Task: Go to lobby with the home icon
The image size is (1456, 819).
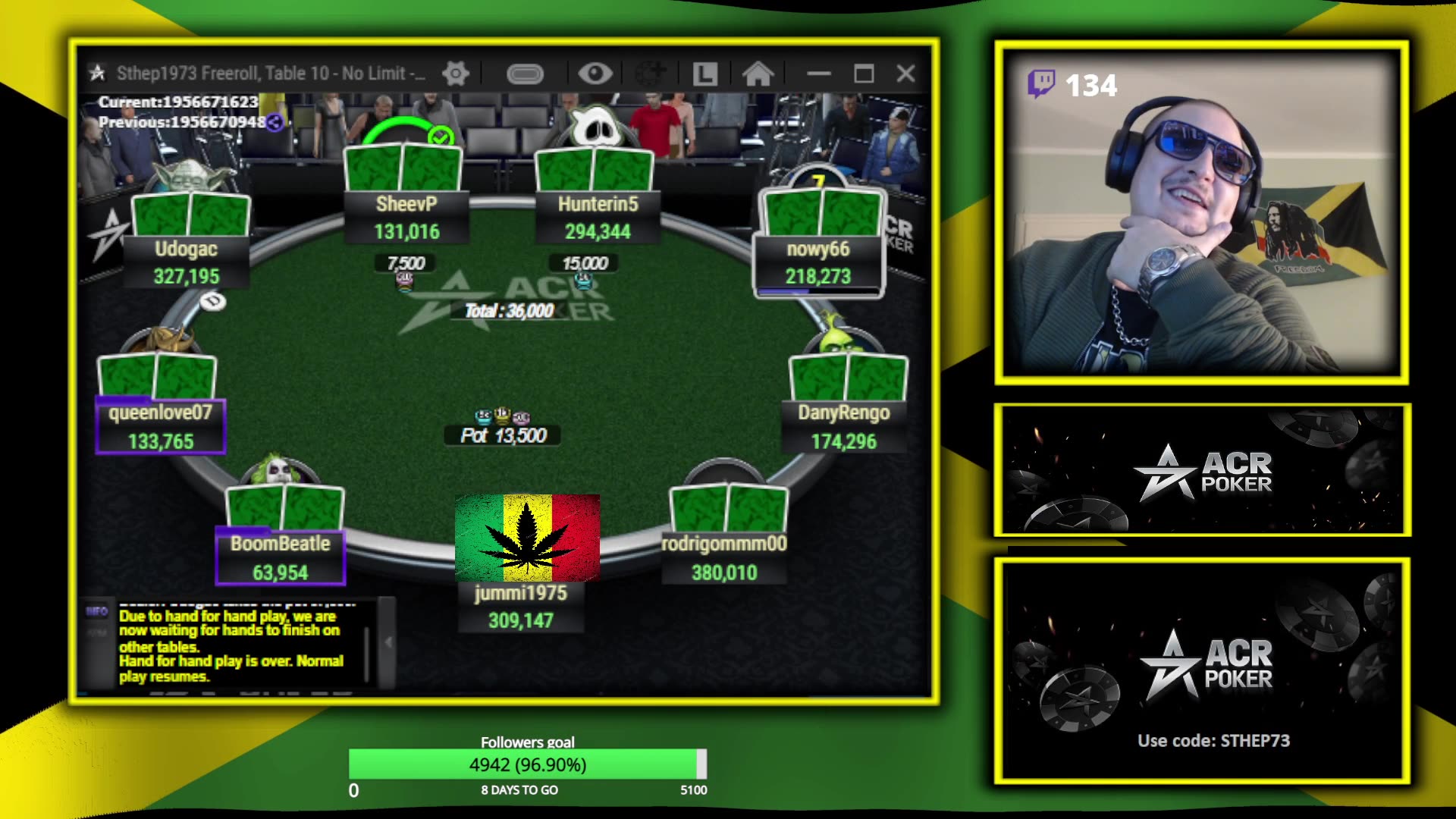Action: click(758, 74)
